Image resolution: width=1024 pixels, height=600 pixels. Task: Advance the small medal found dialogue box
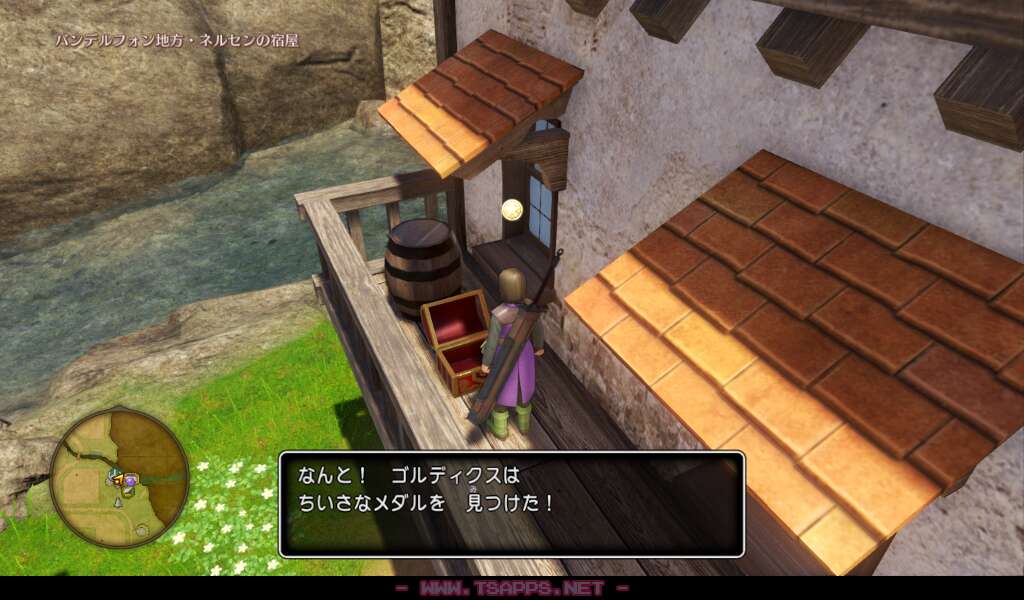pyautogui.click(x=511, y=504)
